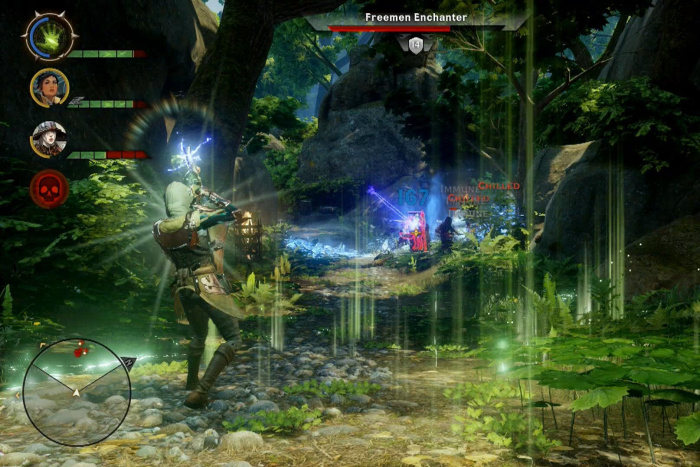This screenshot has height=467, width=700.
Task: Select the fallen companion's red skull portrait
Action: (49, 189)
